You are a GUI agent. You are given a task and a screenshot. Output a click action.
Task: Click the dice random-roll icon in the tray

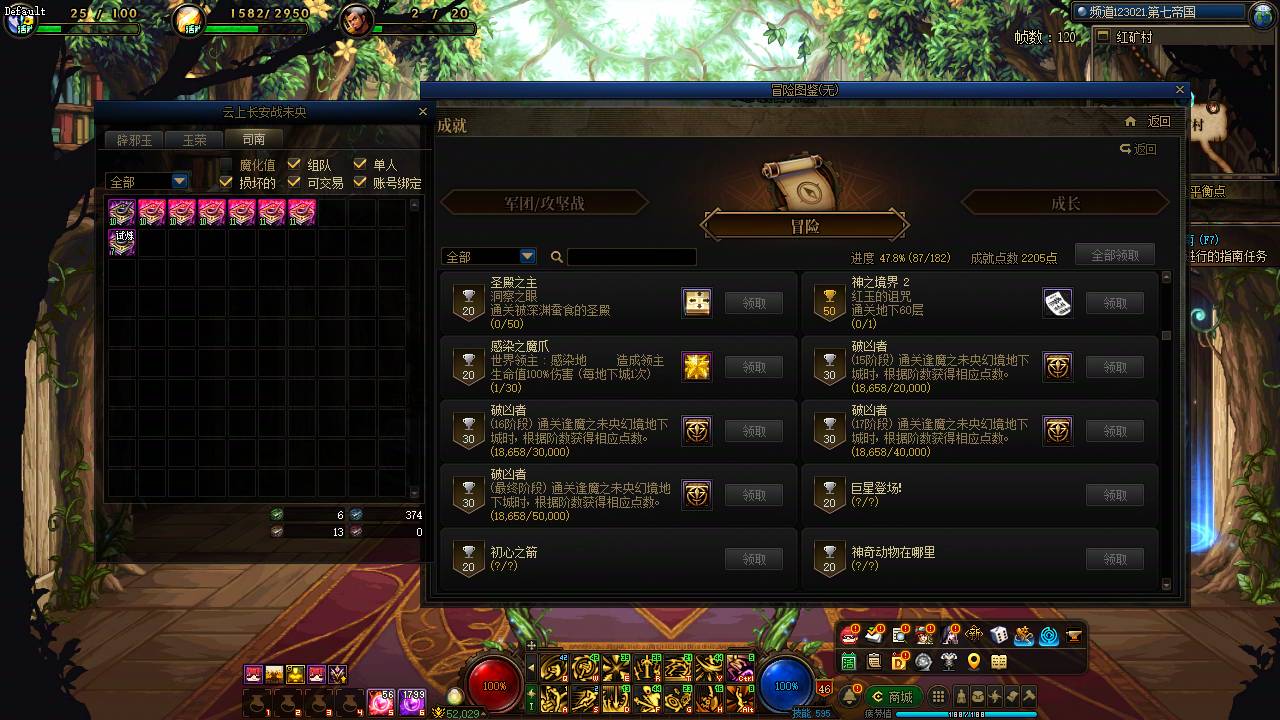[x=998, y=636]
